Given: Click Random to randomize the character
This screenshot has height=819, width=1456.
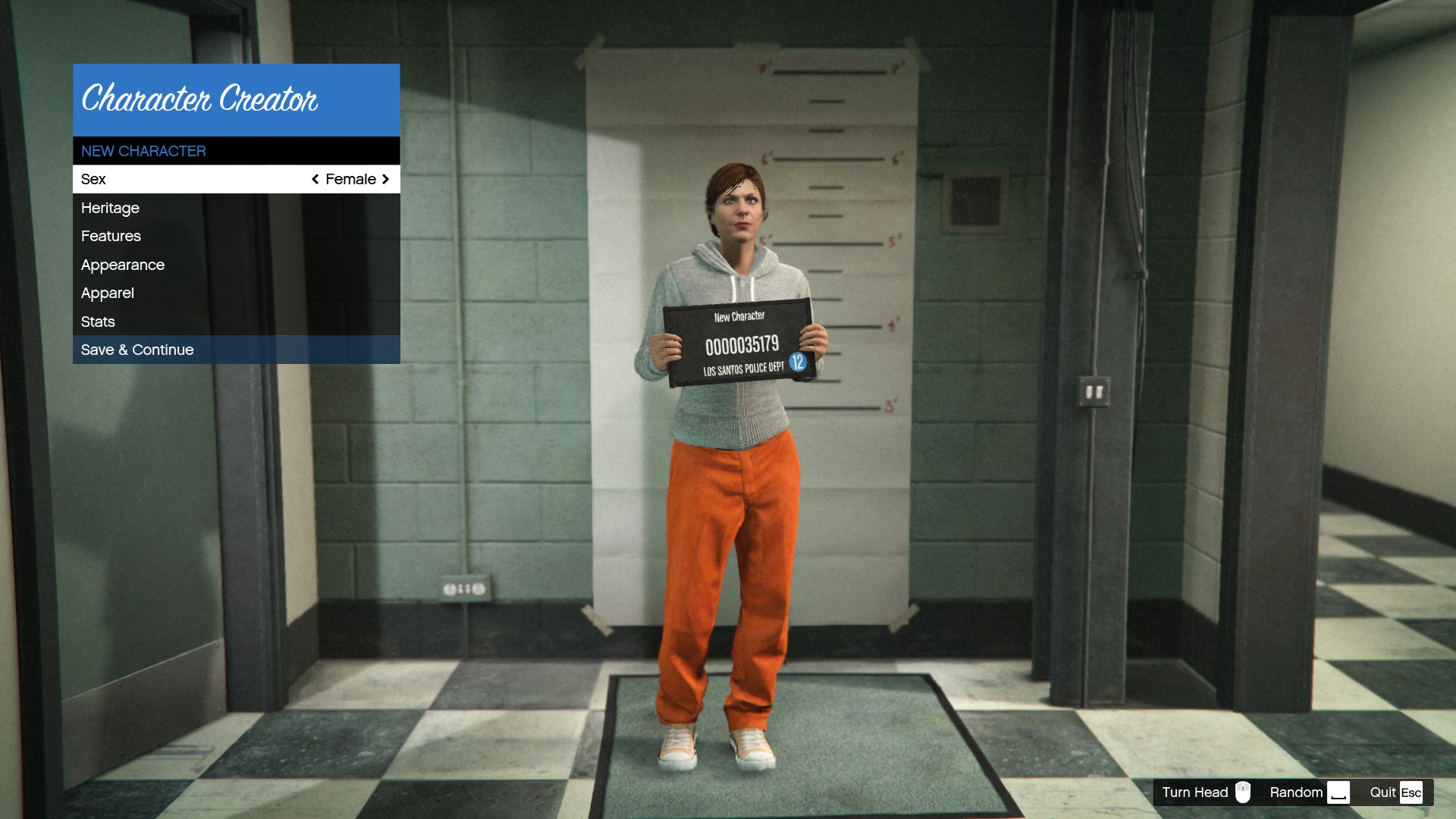Looking at the screenshot, I should 1296,792.
